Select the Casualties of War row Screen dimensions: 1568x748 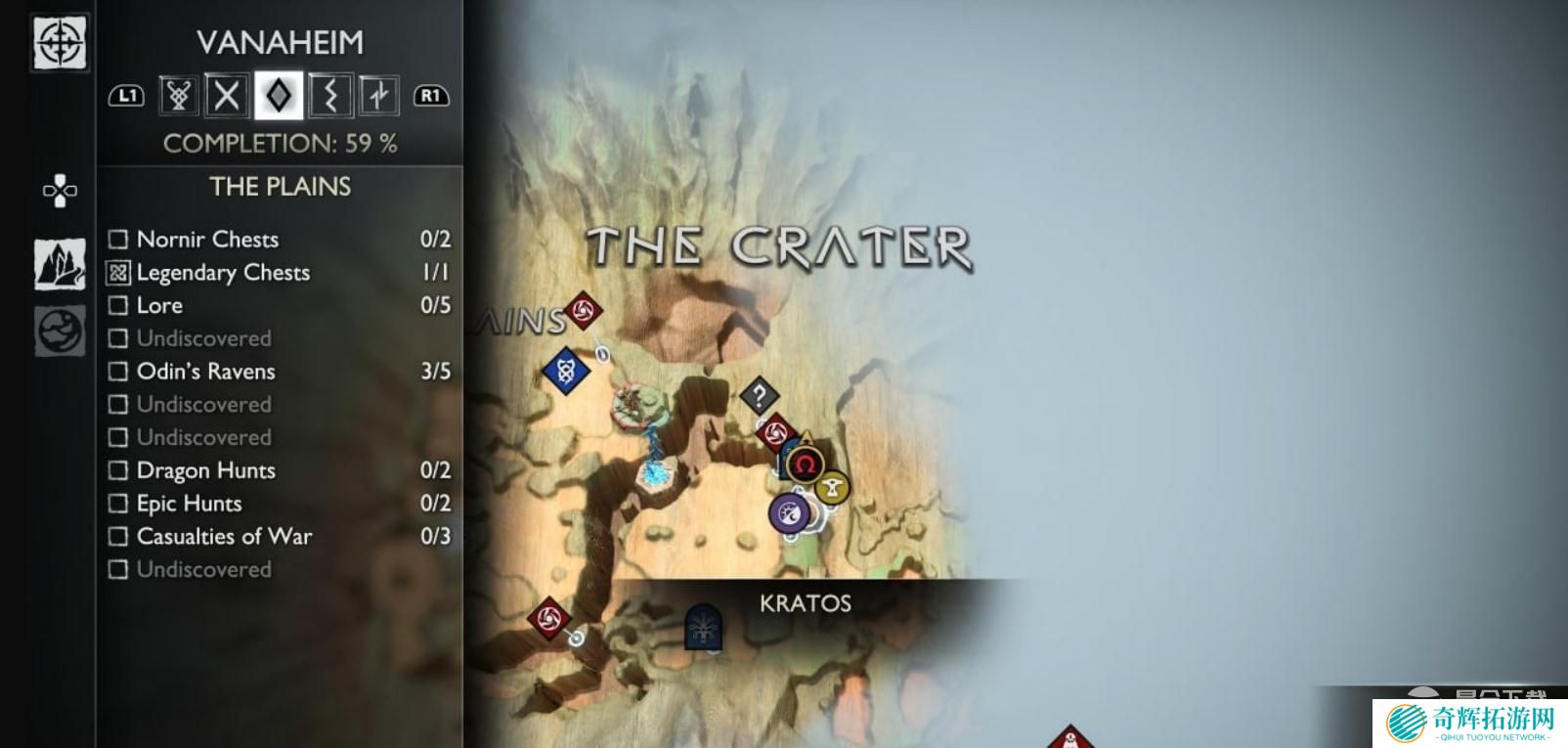pyautogui.click(x=280, y=537)
